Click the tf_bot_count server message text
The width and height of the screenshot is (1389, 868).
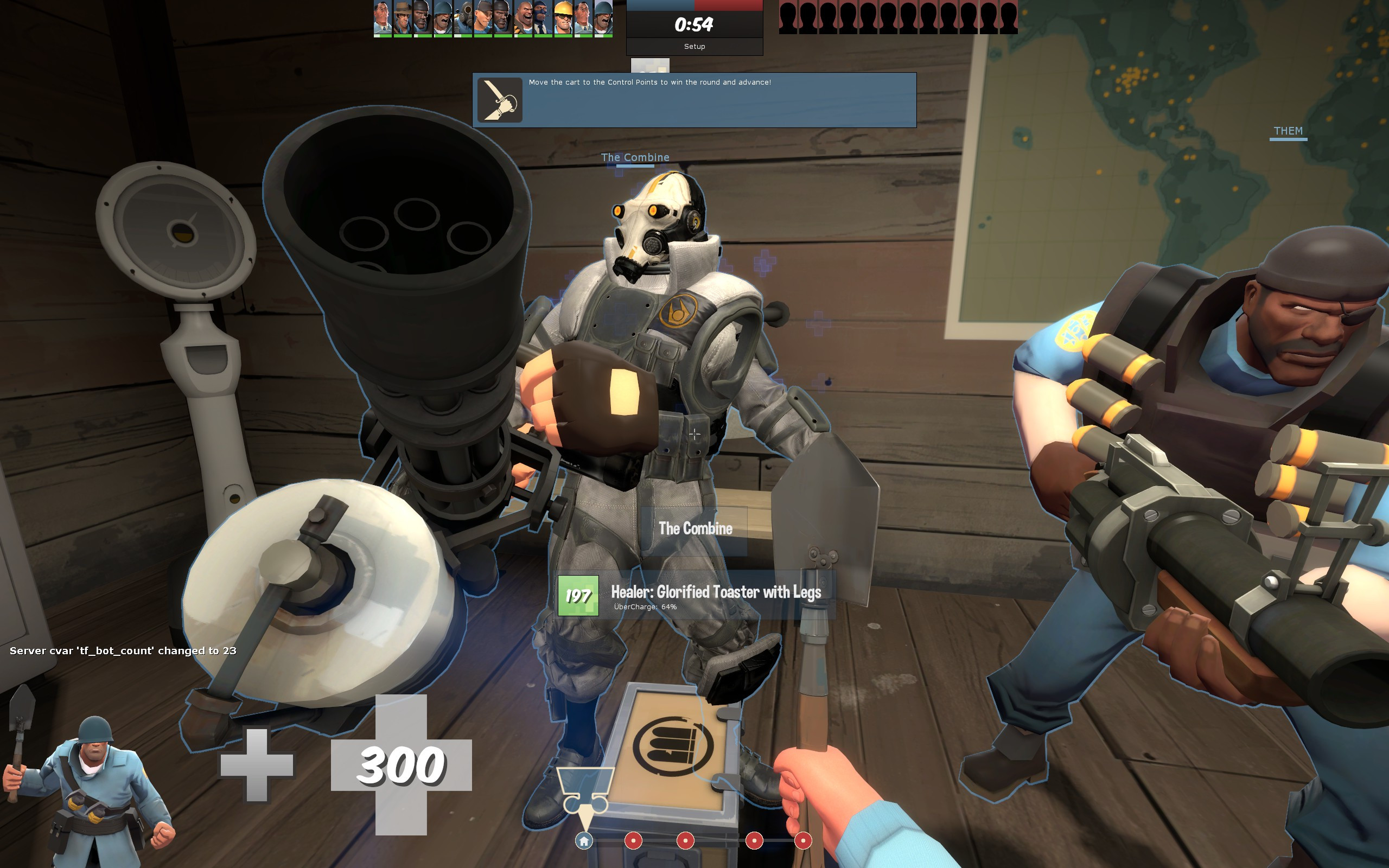point(123,650)
